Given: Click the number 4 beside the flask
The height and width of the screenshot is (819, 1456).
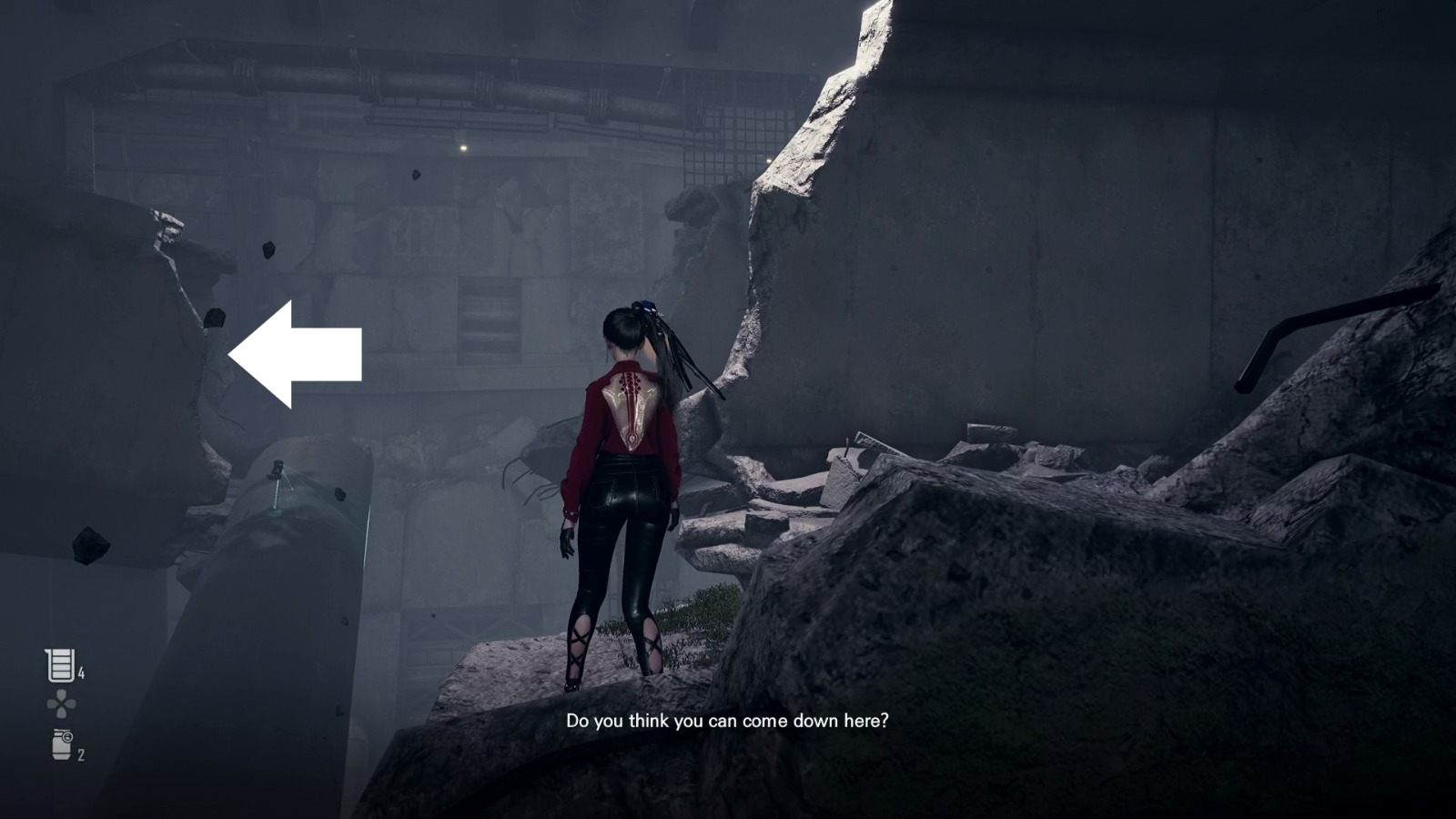Looking at the screenshot, I should [x=81, y=672].
